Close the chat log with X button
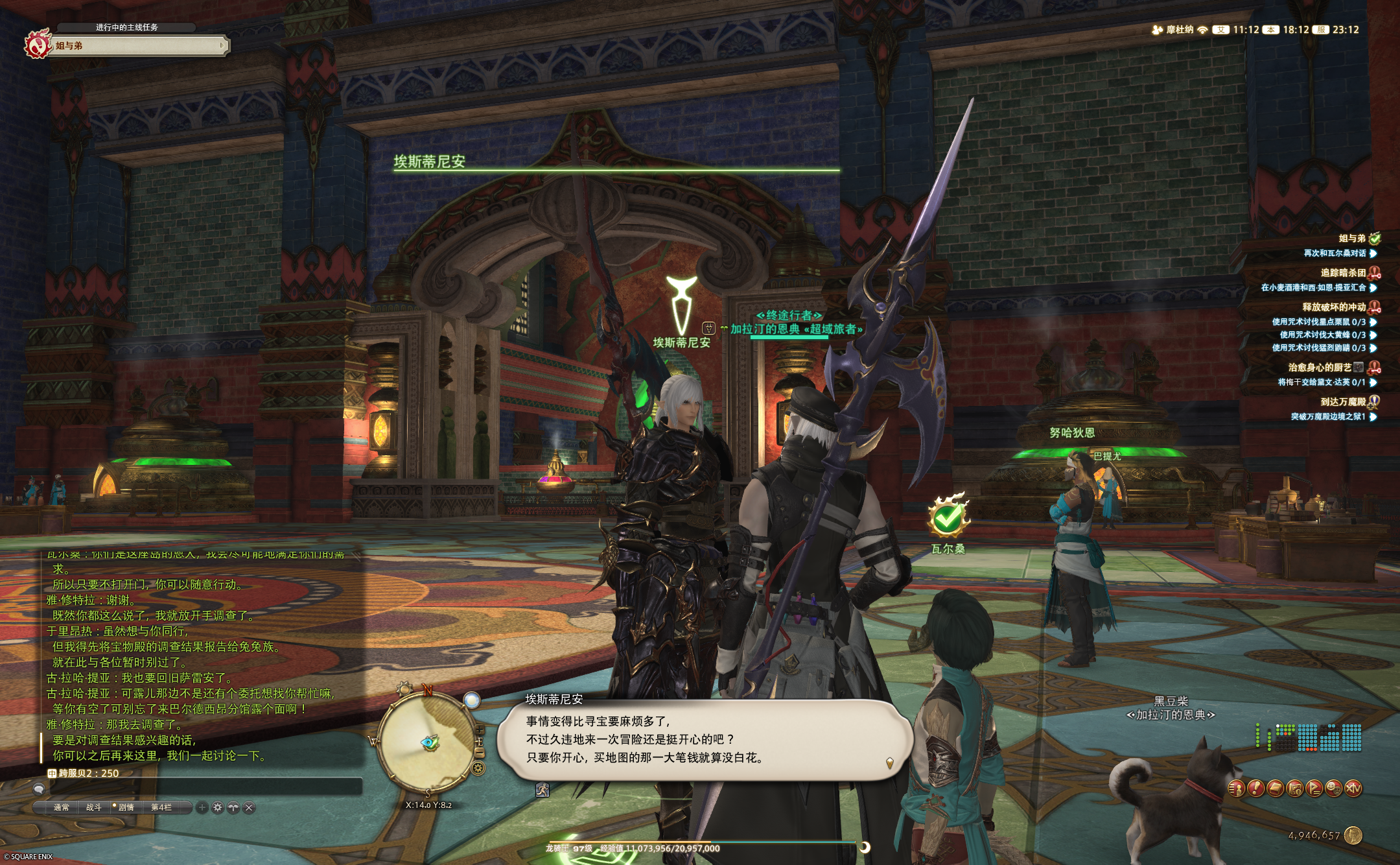The image size is (1400, 865). 250,807
